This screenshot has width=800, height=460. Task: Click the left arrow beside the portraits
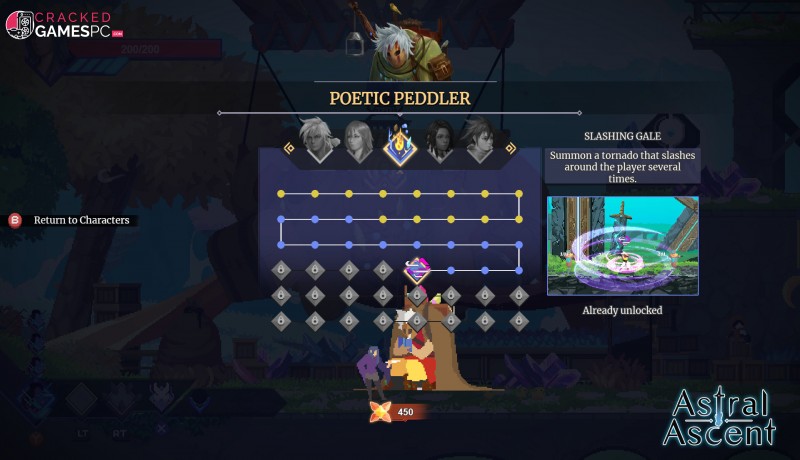coord(289,148)
